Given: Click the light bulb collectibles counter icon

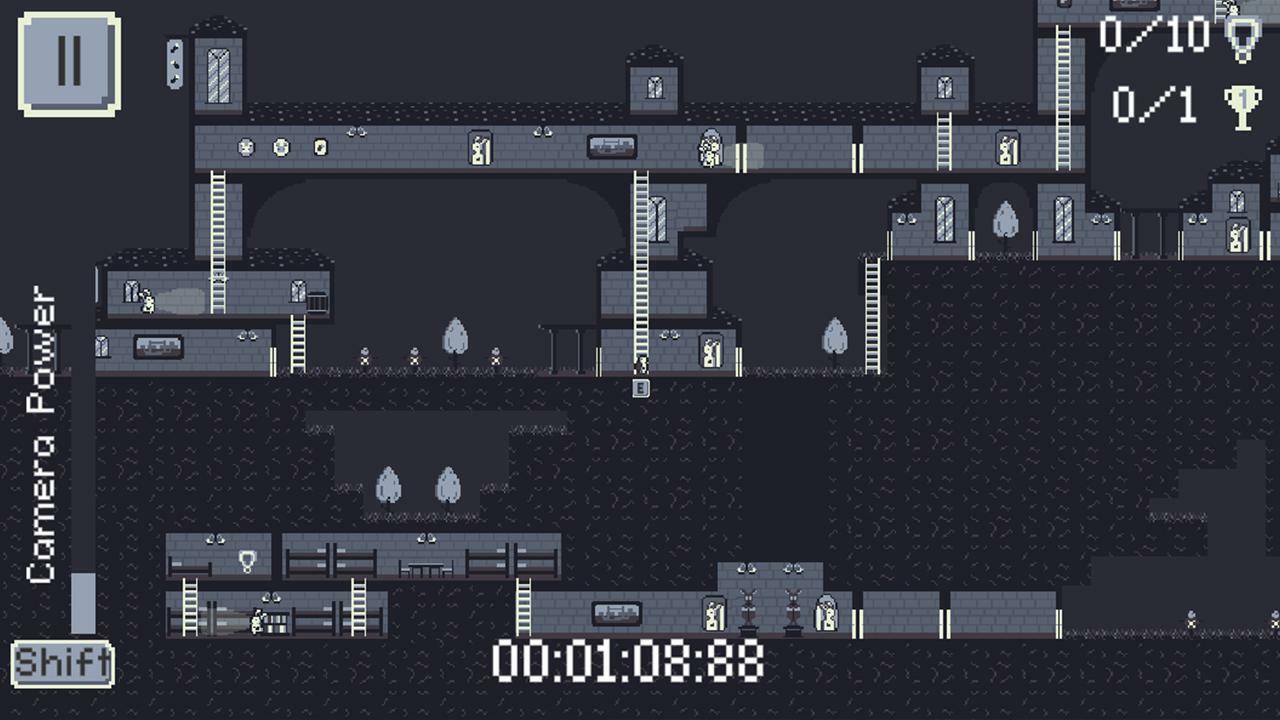Looking at the screenshot, I should click(1245, 40).
